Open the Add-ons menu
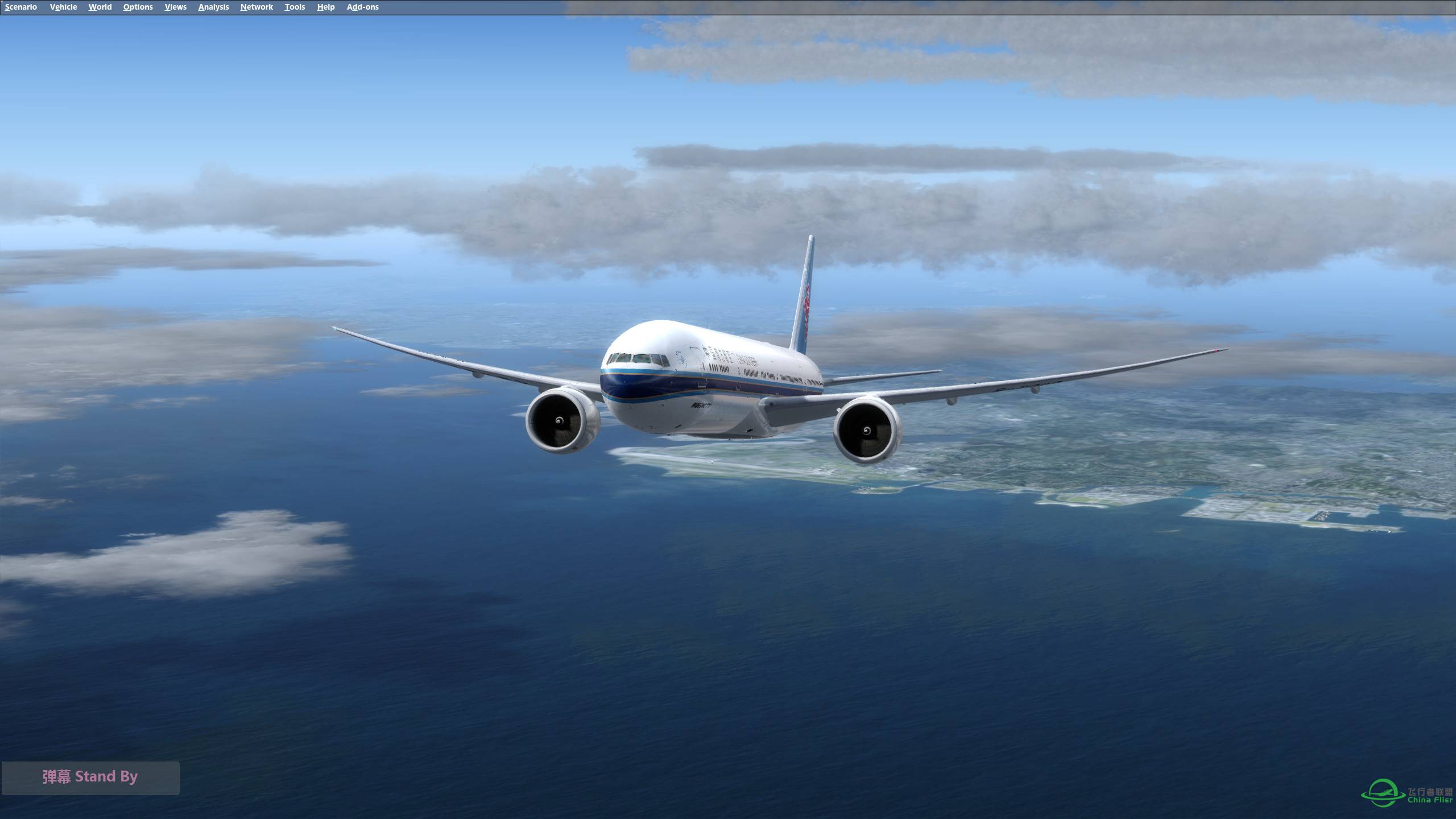Image resolution: width=1456 pixels, height=819 pixels. tap(362, 7)
